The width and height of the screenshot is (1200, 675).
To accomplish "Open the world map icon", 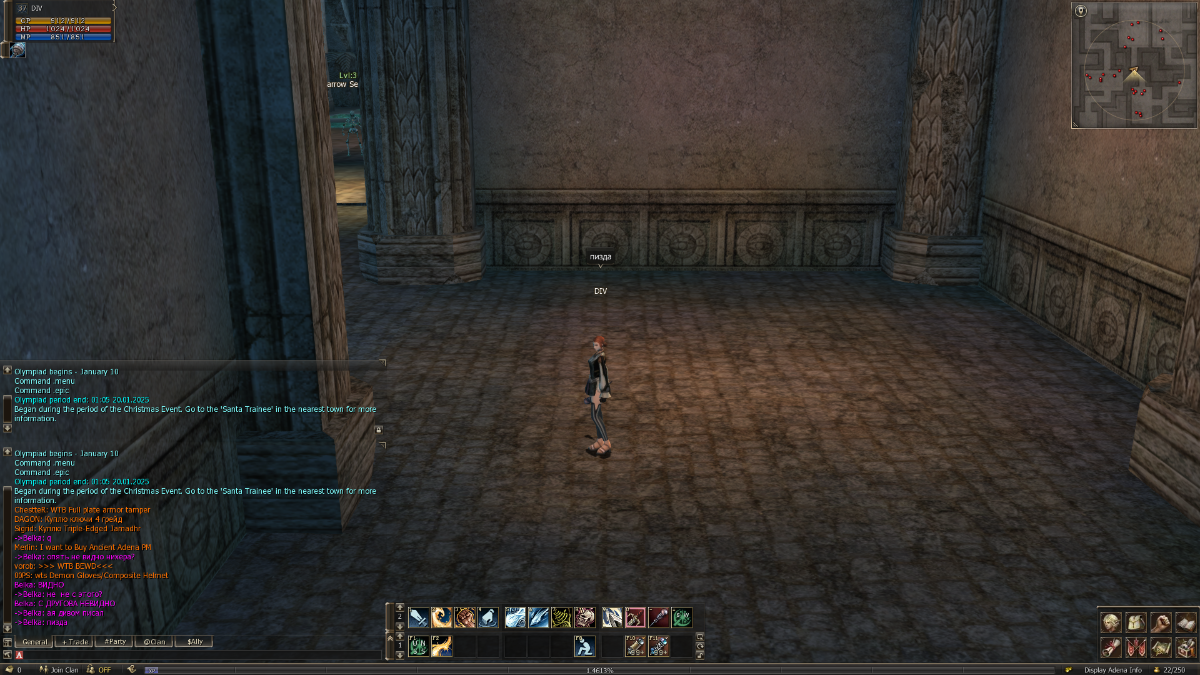I will (x=1160, y=648).
